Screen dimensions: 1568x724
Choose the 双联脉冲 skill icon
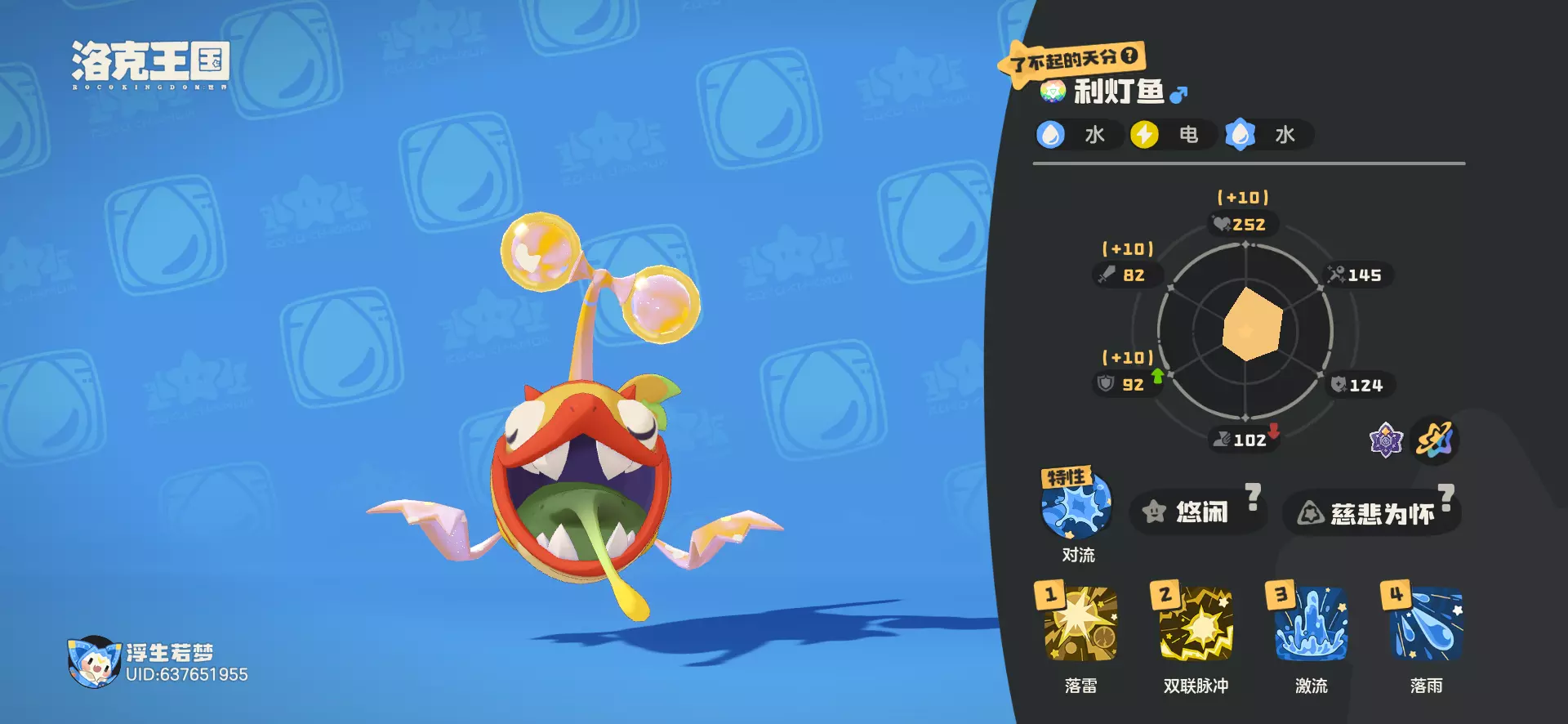click(1196, 624)
